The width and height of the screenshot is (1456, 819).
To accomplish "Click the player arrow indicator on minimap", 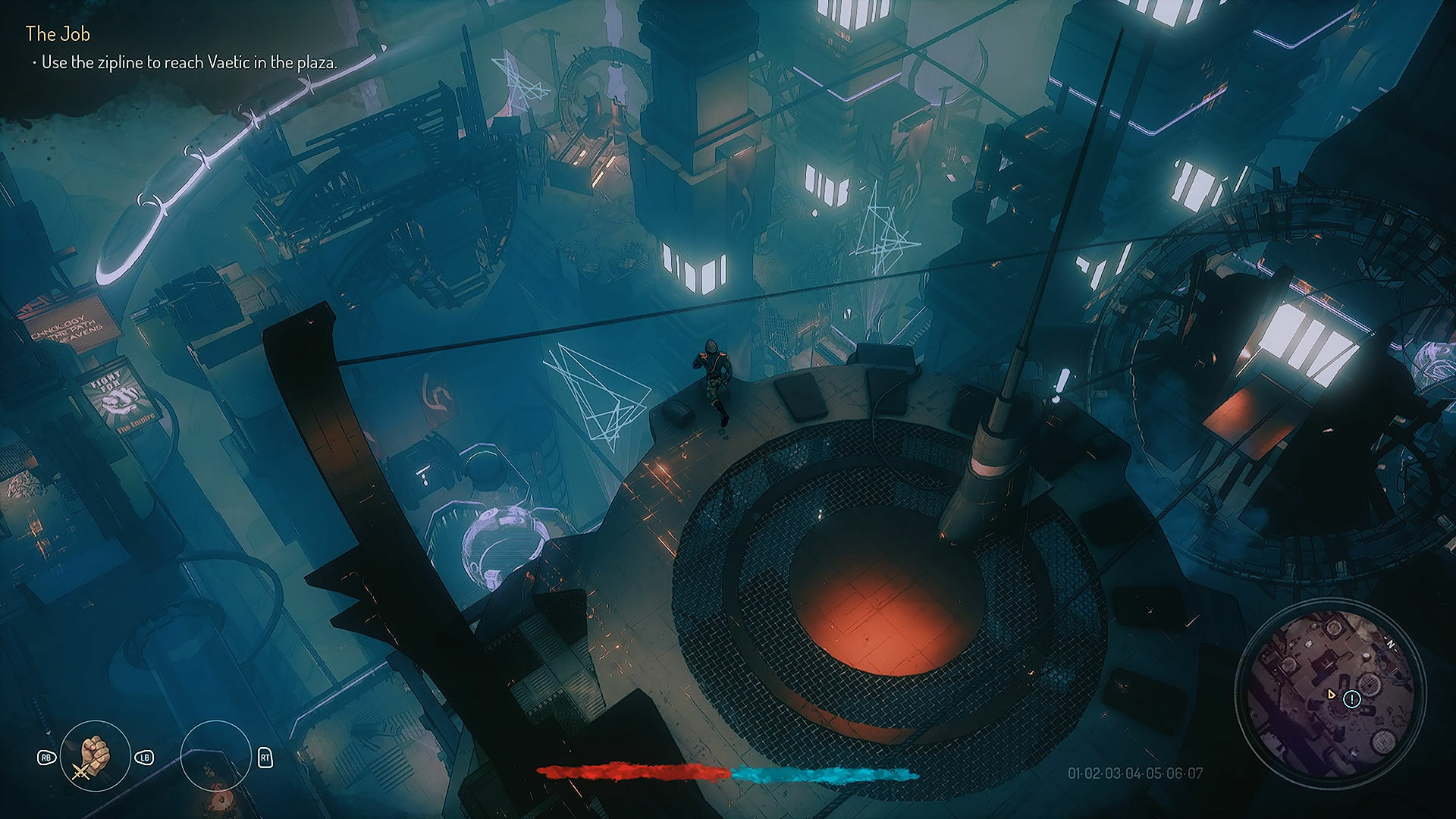I will pos(1332,695).
